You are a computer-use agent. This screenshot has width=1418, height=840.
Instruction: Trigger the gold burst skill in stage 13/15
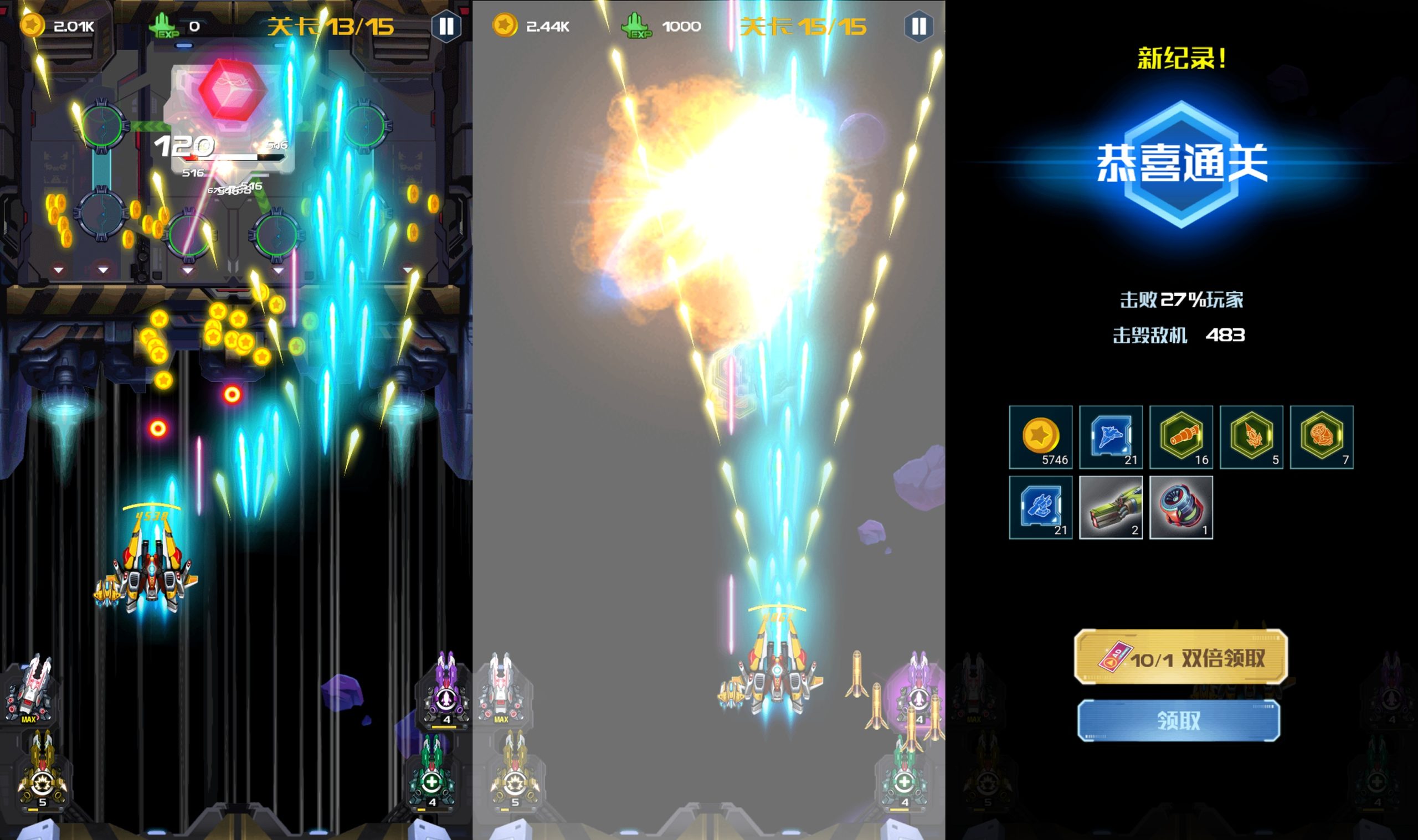coord(42,772)
